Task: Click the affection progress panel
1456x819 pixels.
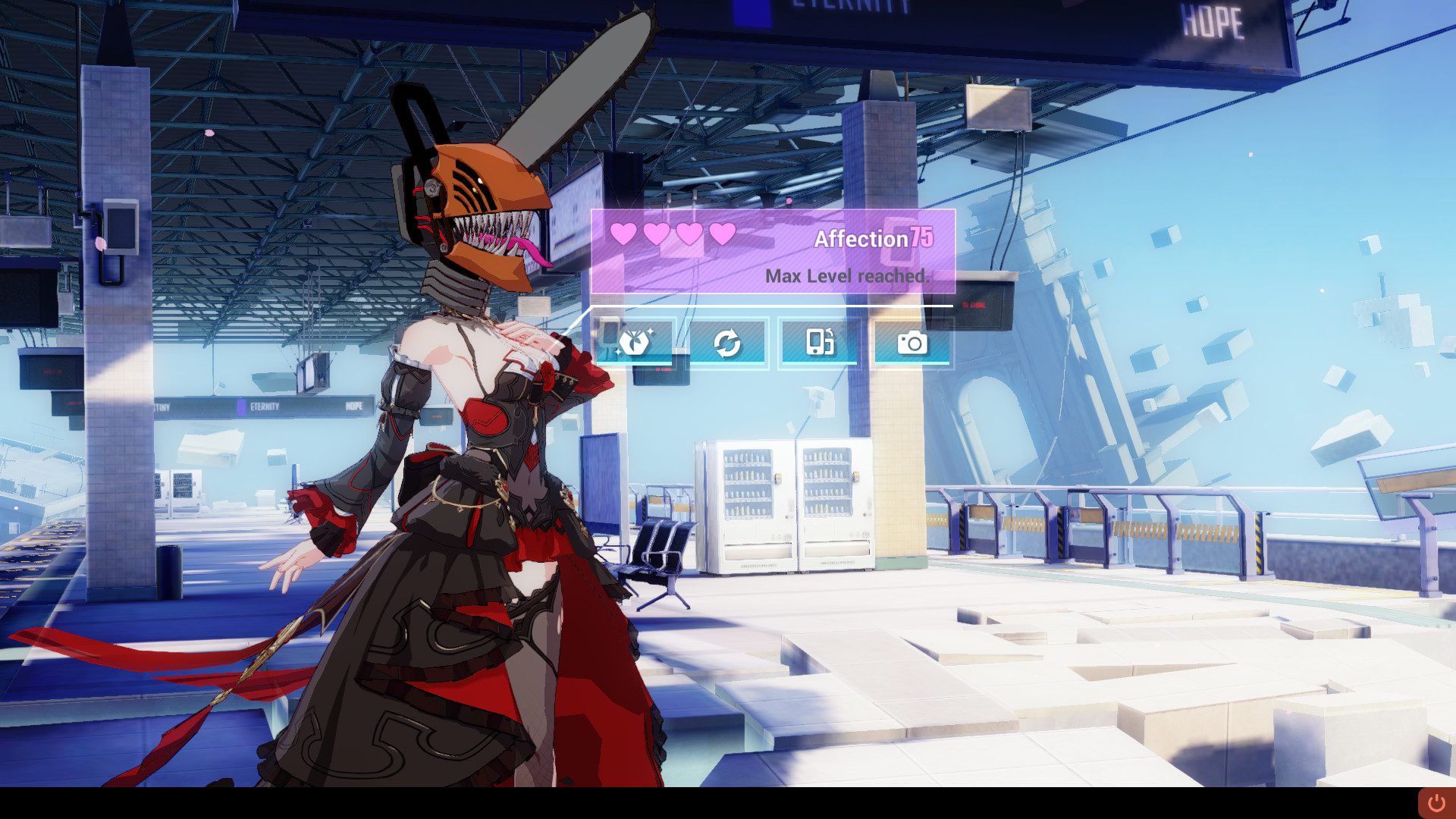Action: click(x=772, y=252)
